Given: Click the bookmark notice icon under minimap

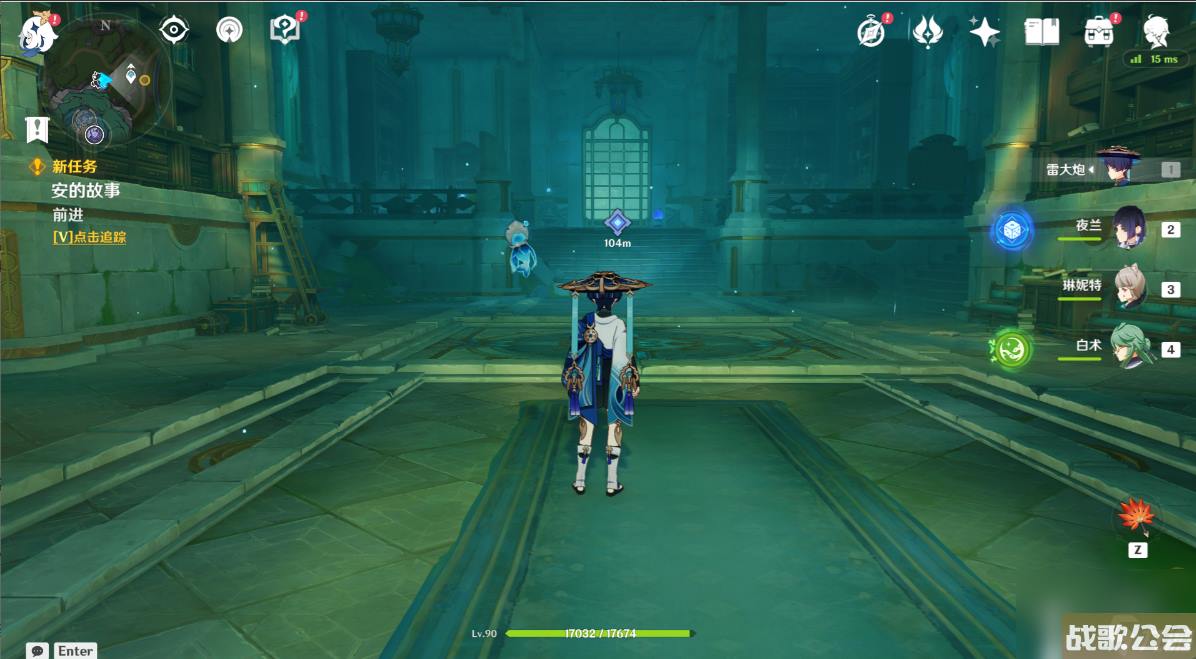Looking at the screenshot, I should [37, 129].
